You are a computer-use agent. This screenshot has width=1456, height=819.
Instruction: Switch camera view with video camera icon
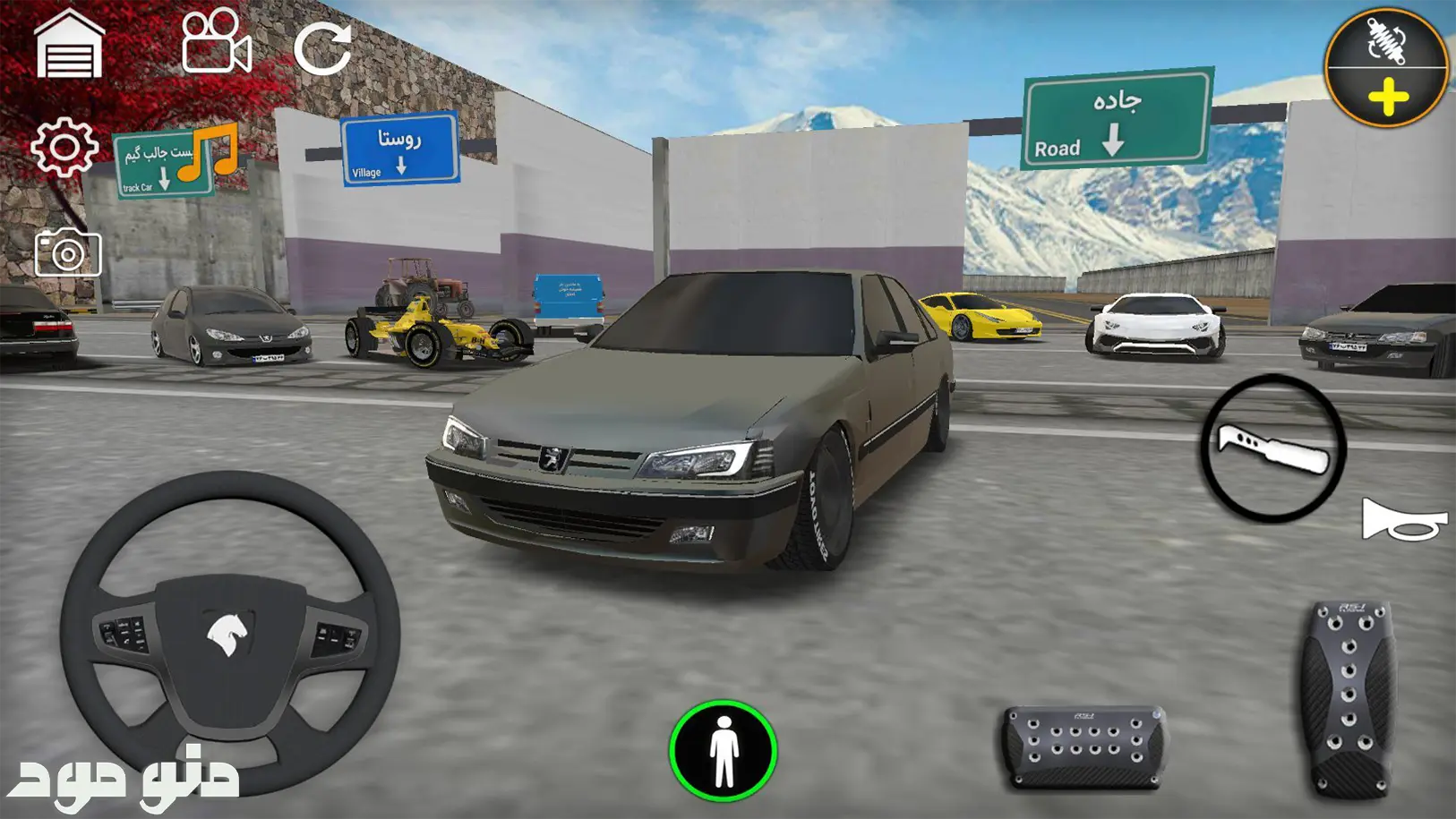coord(216,42)
